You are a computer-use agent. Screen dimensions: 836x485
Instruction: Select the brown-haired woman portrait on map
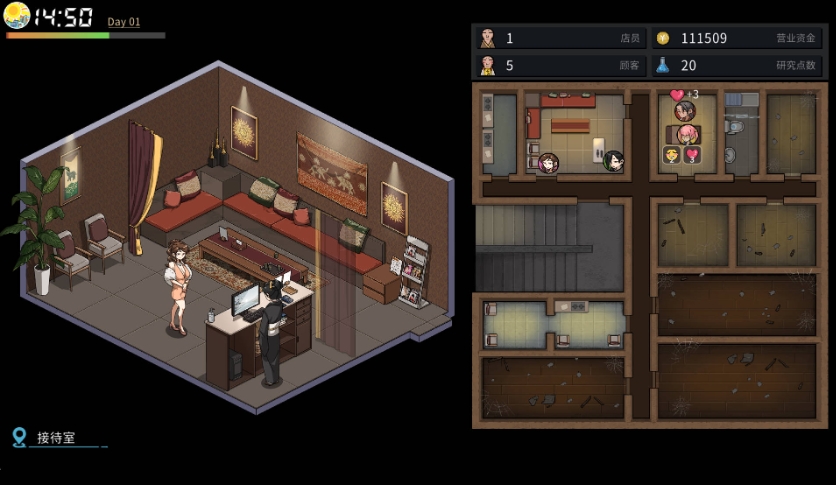coord(548,162)
